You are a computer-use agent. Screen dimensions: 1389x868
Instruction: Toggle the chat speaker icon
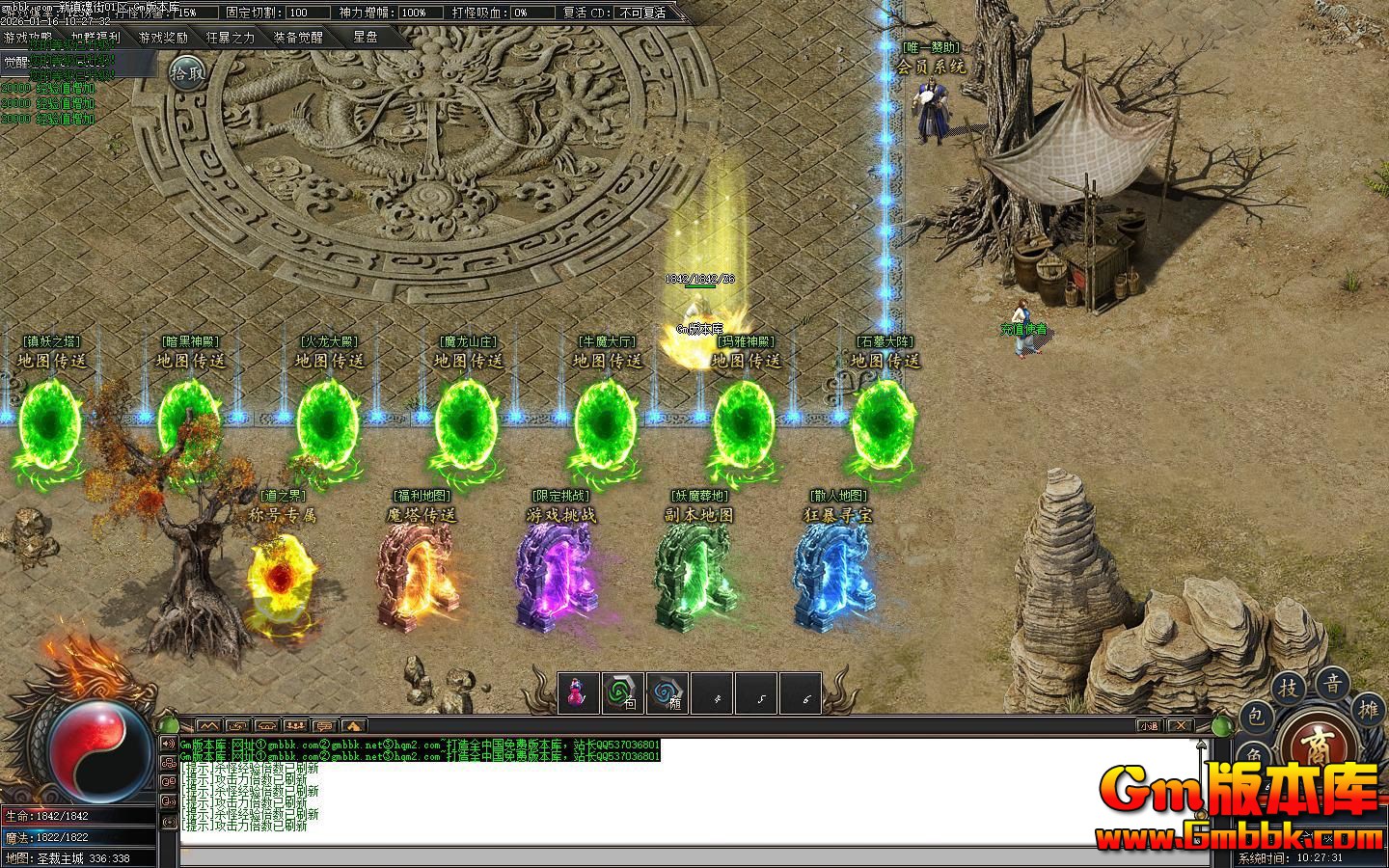point(169,744)
